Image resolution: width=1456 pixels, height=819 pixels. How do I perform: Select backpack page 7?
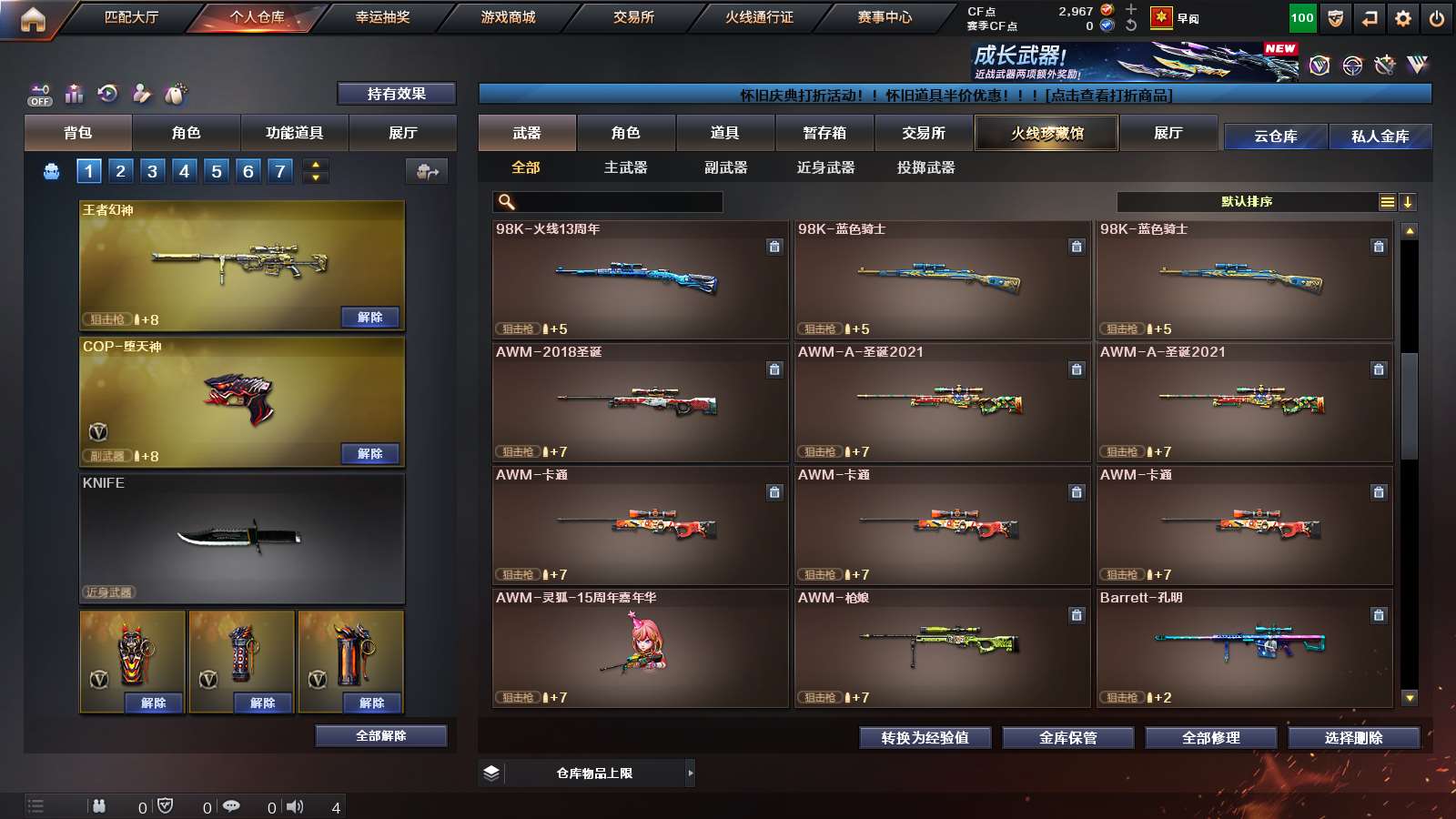click(279, 170)
